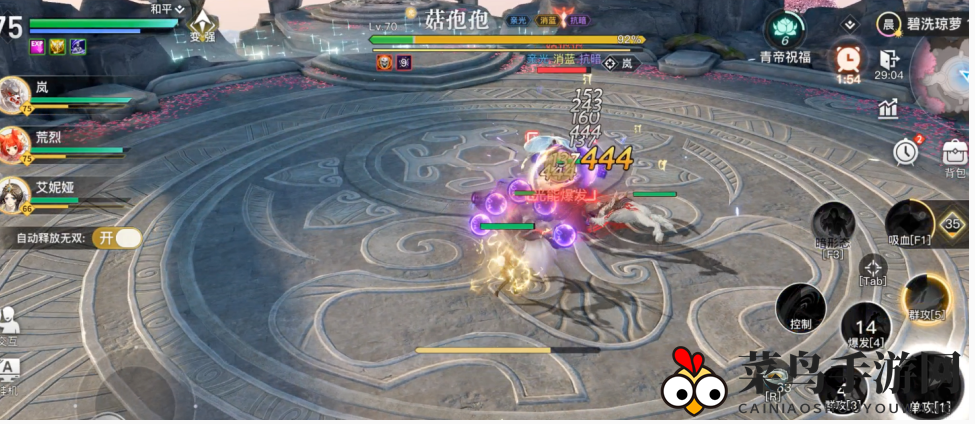Toggle the 自动释放无双 auto-ultimate switch

[117, 238]
